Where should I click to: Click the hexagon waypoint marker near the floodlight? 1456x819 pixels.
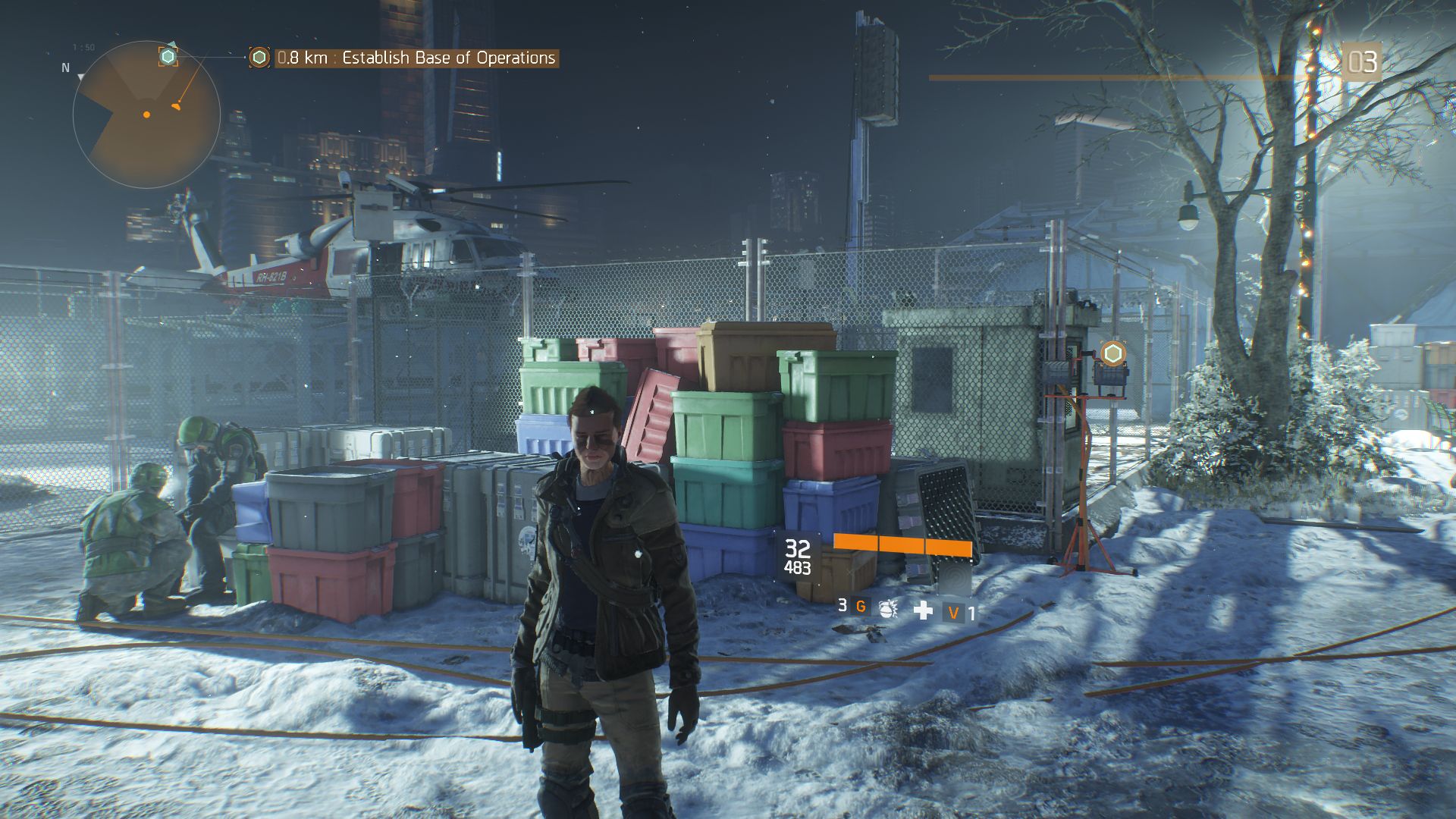pyautogui.click(x=1112, y=353)
